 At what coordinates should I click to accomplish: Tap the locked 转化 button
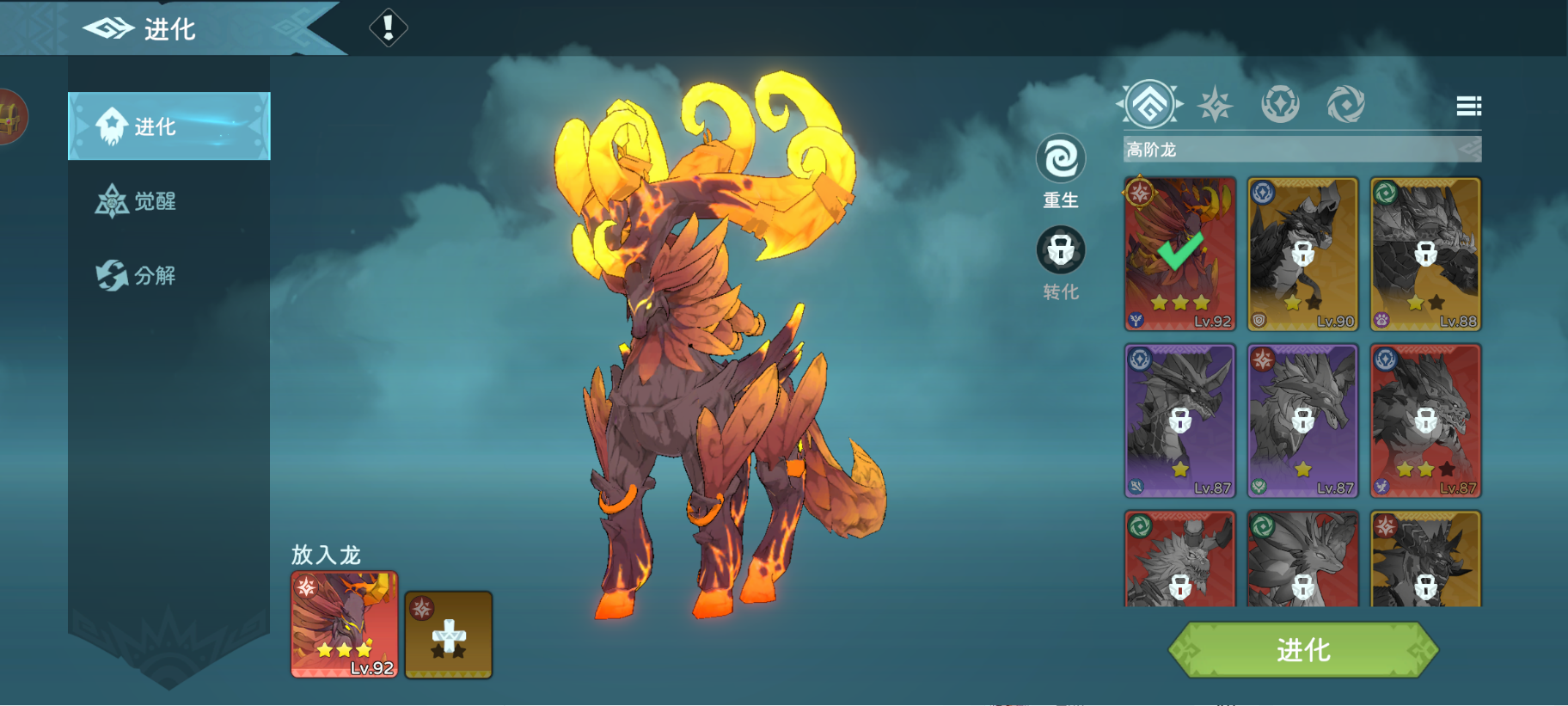1060,251
